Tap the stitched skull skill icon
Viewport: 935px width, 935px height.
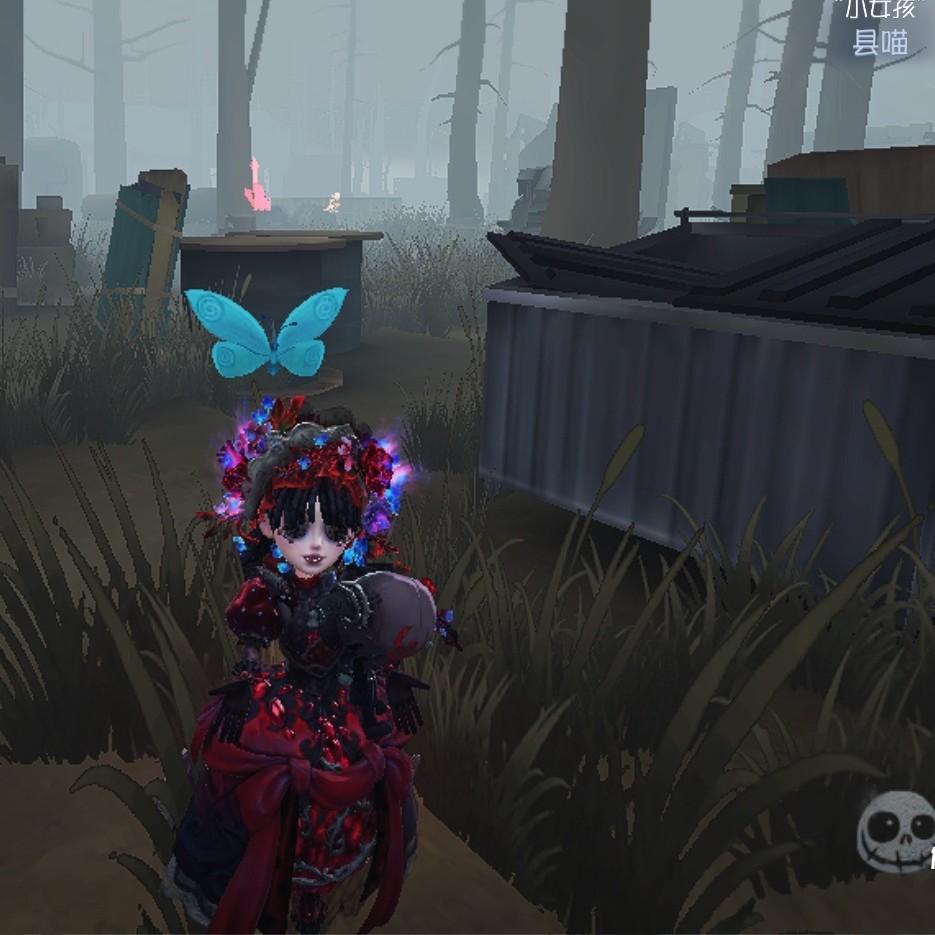[x=897, y=831]
